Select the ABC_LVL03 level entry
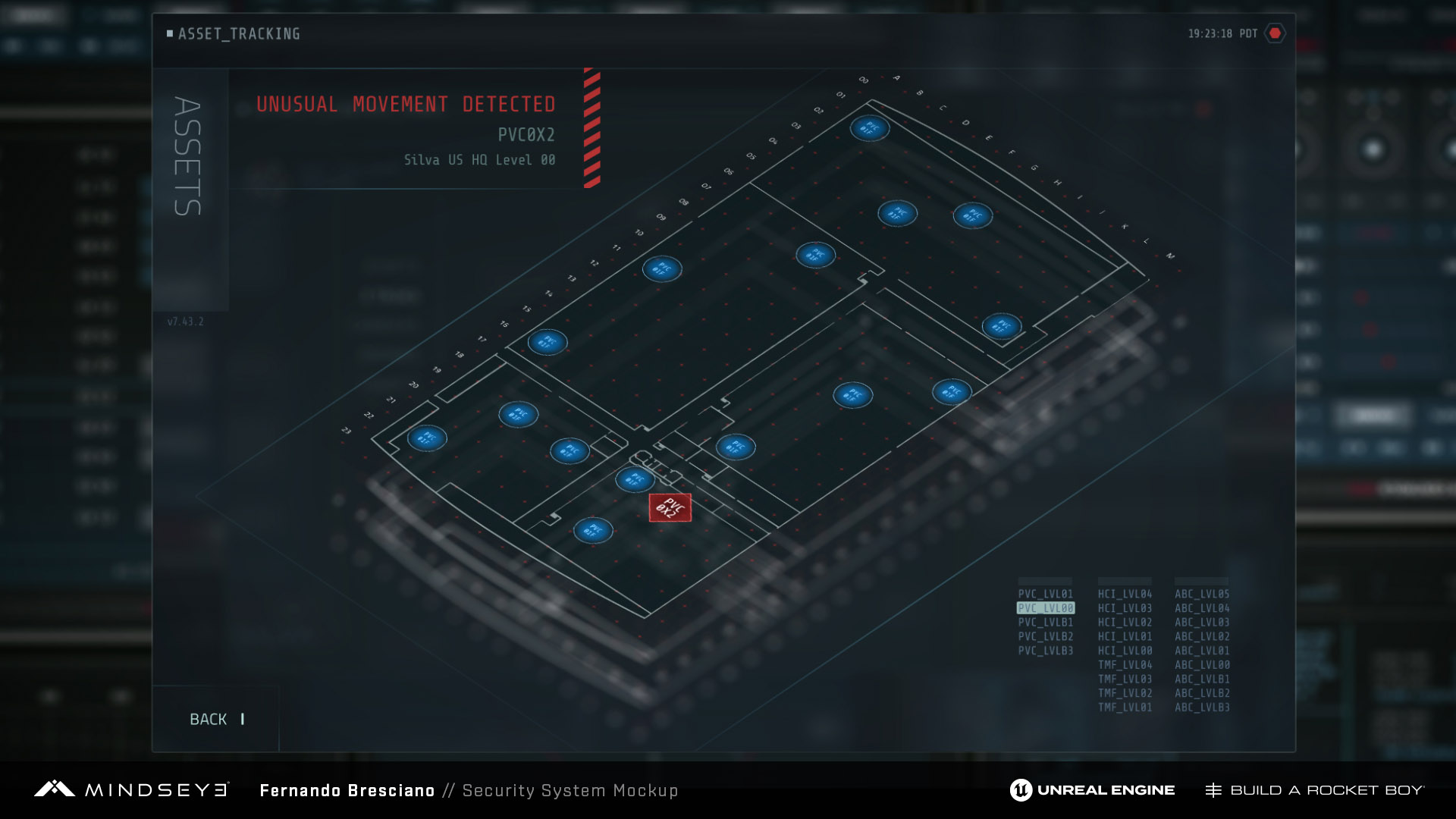Image resolution: width=1456 pixels, height=819 pixels. 1202,623
